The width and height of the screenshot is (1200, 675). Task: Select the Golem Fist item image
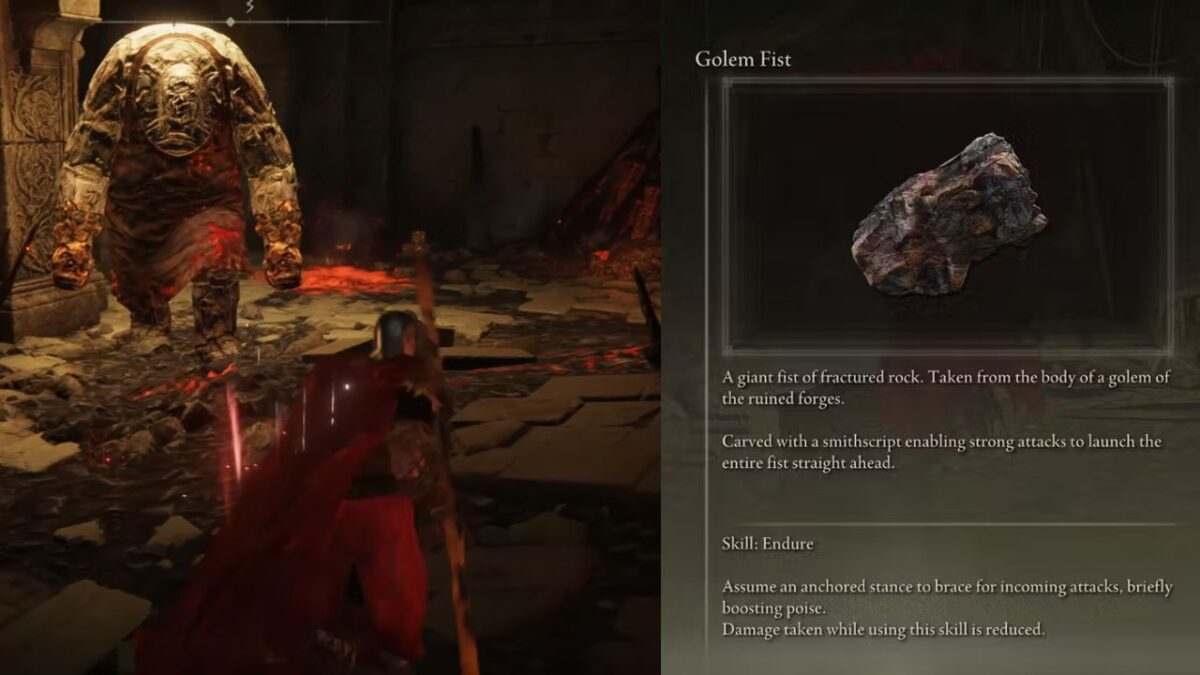(x=948, y=215)
